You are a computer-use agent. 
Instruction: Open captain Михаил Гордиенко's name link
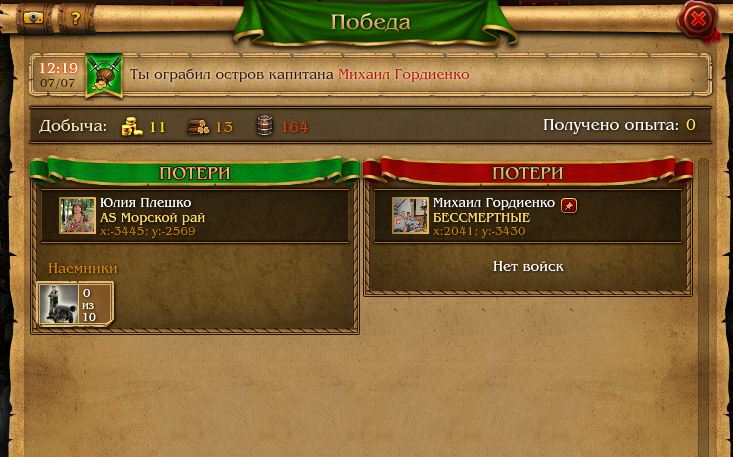point(403,75)
